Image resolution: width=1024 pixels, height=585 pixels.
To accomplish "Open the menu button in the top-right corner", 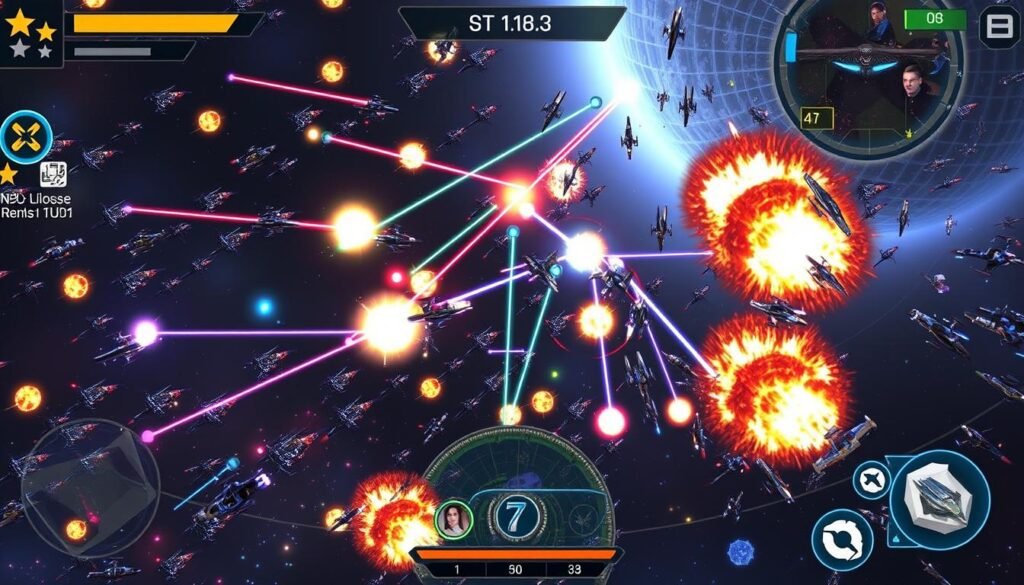I will click(x=998, y=27).
